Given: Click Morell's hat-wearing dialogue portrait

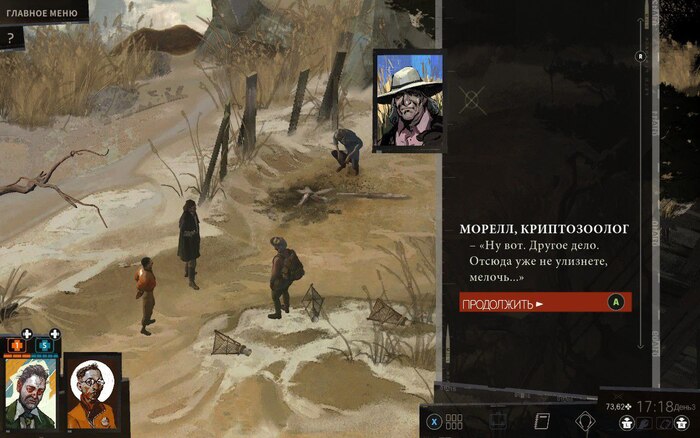Looking at the screenshot, I should (408, 100).
